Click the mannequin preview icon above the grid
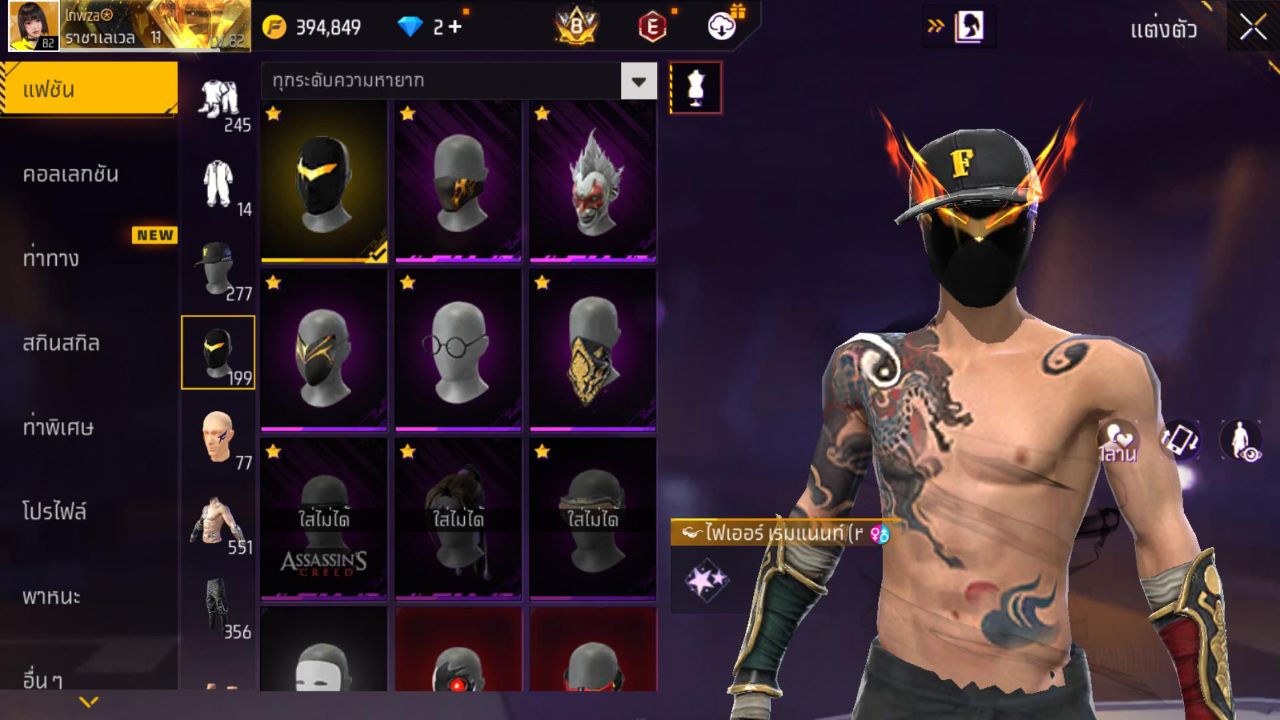Screen dimensions: 1280x720 [694, 87]
